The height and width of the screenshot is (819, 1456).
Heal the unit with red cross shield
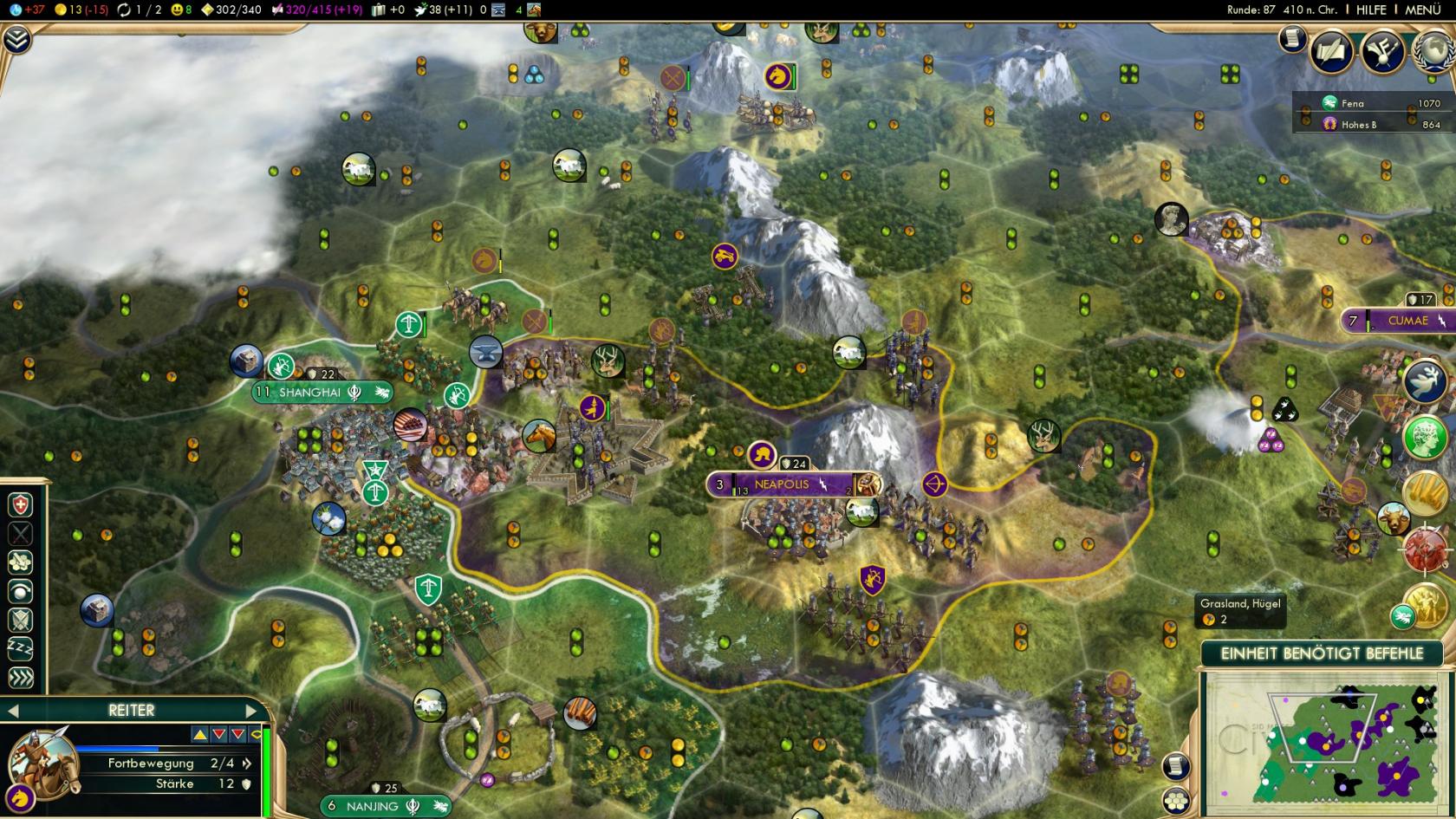(20, 505)
